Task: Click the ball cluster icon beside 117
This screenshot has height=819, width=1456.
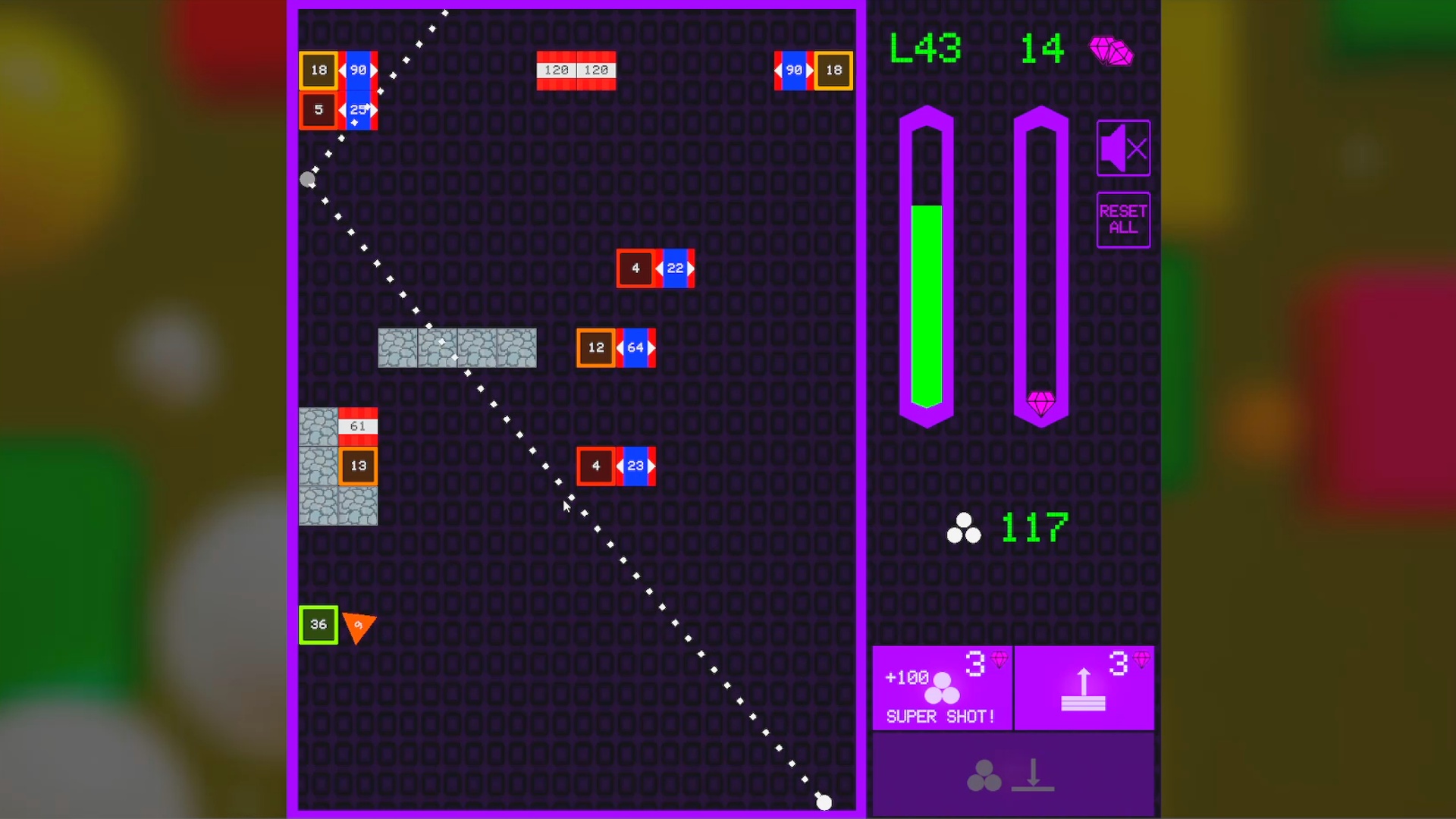Action: tap(964, 529)
